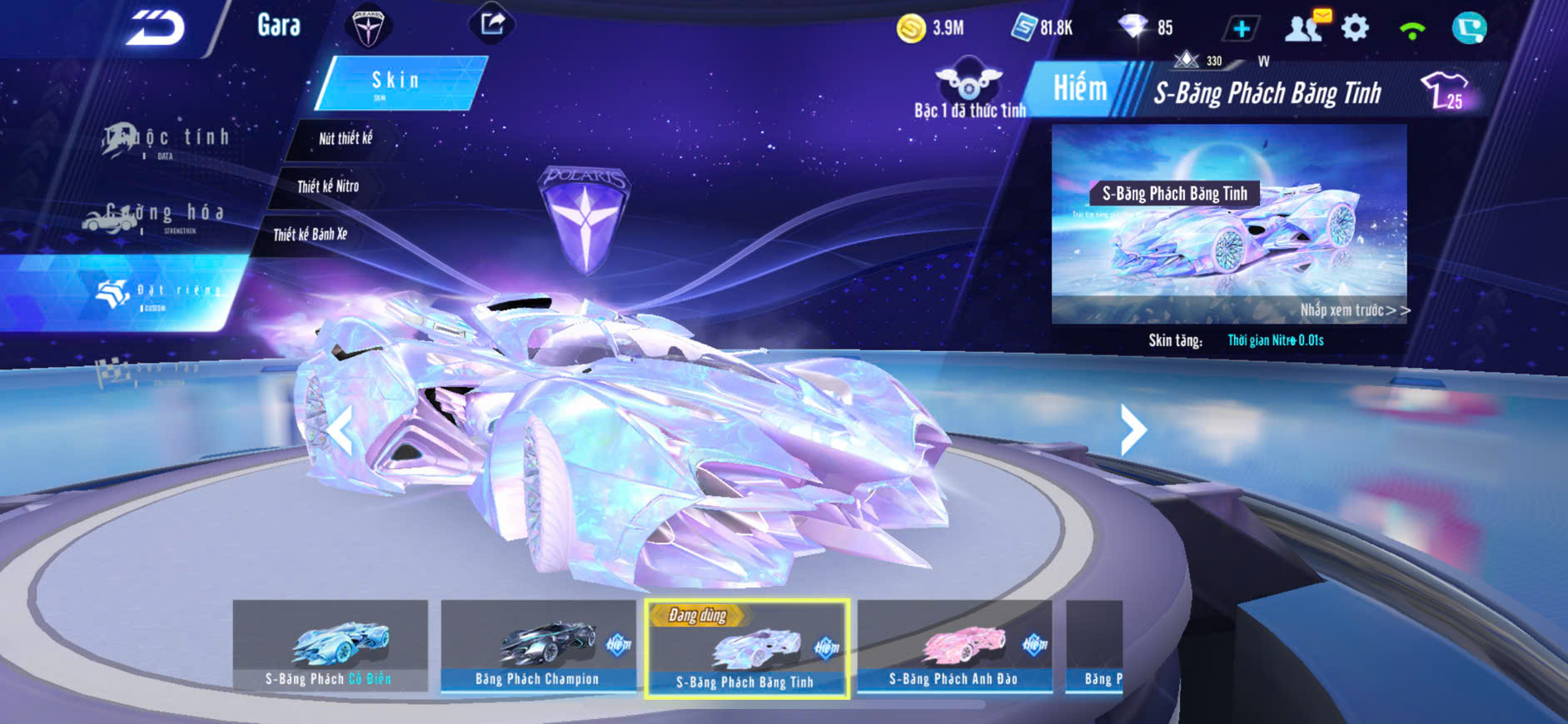Go back using the arrow button
The width and height of the screenshot is (1568, 724).
[156, 29]
